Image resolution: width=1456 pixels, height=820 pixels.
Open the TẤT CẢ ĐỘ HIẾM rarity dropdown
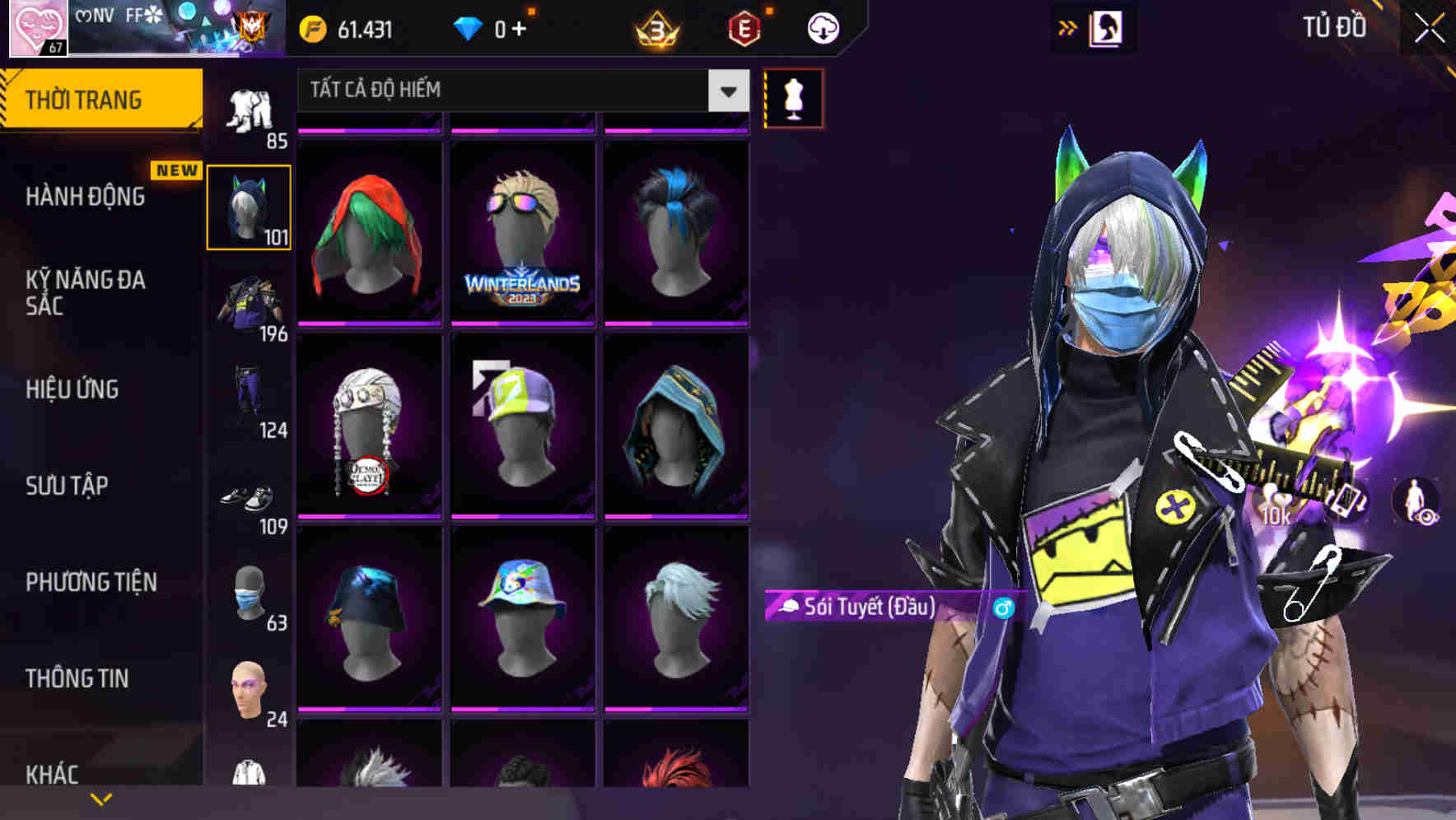pos(519,91)
